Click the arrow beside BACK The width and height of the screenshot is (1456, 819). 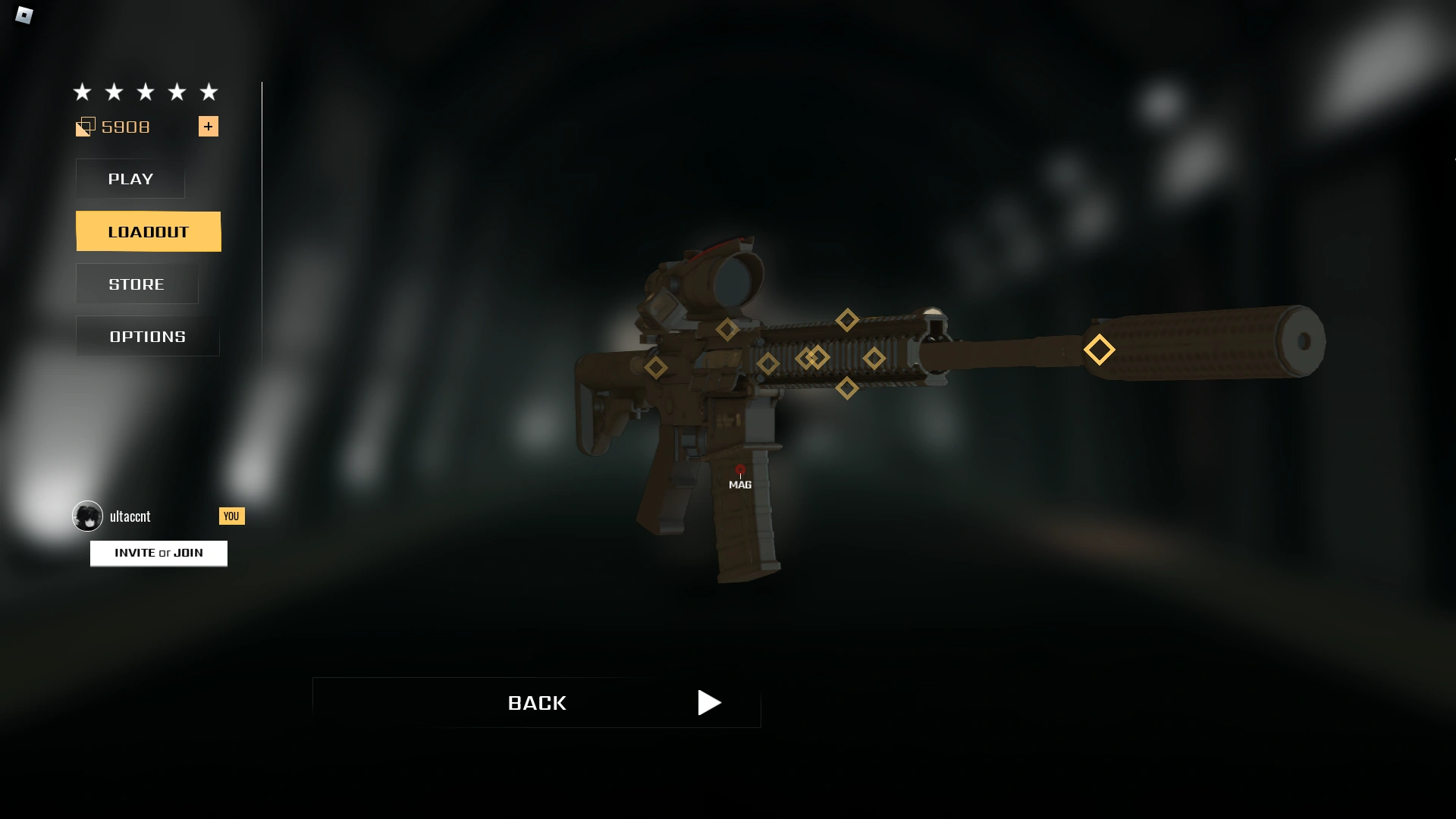[709, 703]
